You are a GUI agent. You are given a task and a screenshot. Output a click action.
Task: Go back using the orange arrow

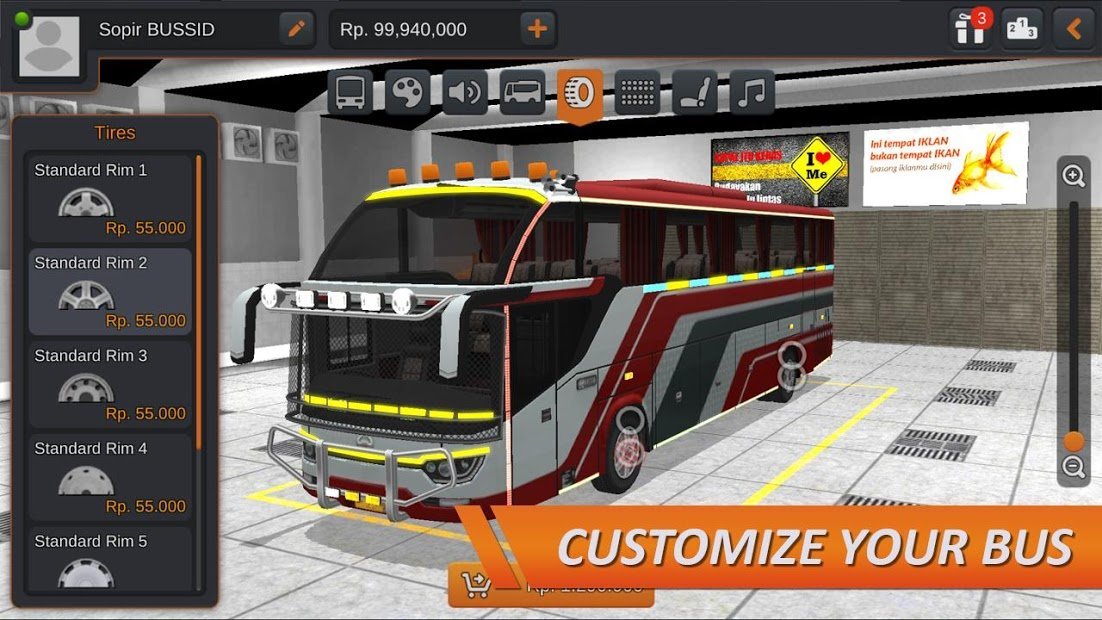tap(1074, 29)
